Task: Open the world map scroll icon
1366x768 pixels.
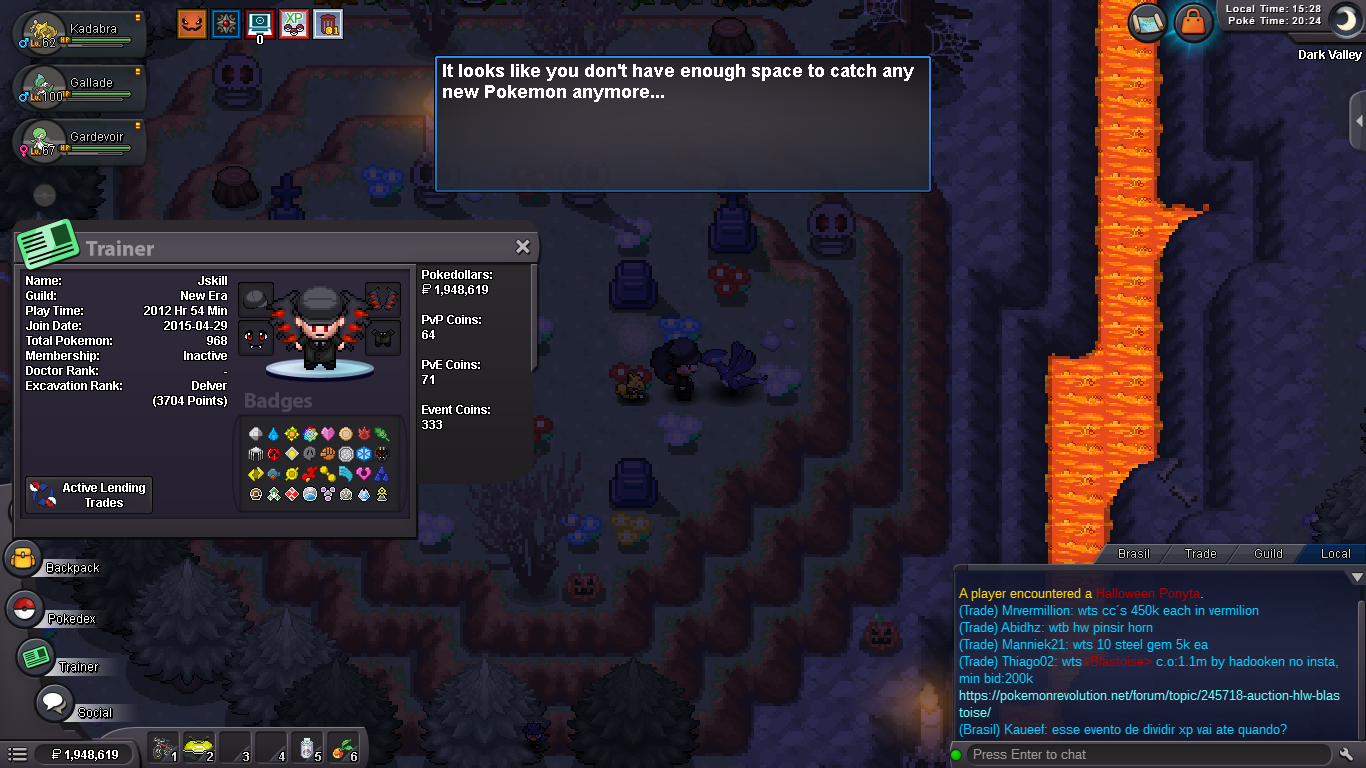Action: pos(1149,22)
